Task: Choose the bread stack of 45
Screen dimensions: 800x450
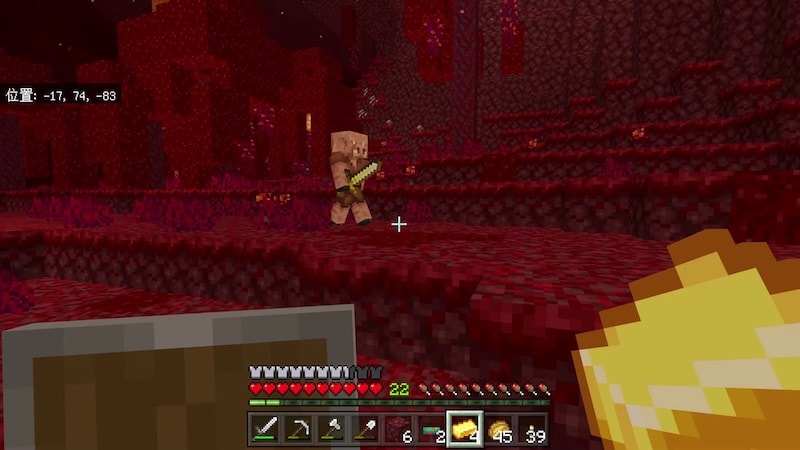Action: tap(498, 429)
